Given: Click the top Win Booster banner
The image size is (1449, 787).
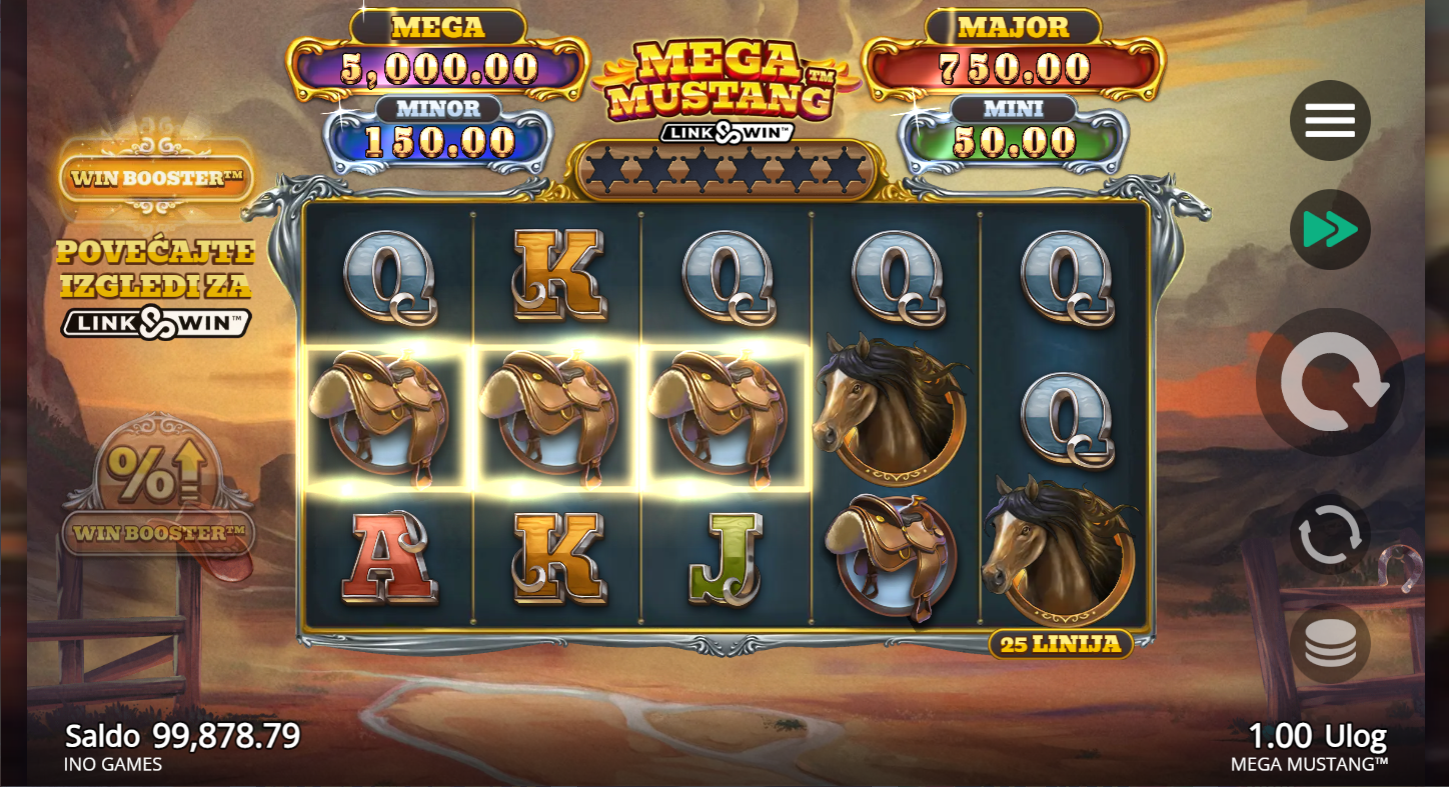Looking at the screenshot, I should [156, 179].
